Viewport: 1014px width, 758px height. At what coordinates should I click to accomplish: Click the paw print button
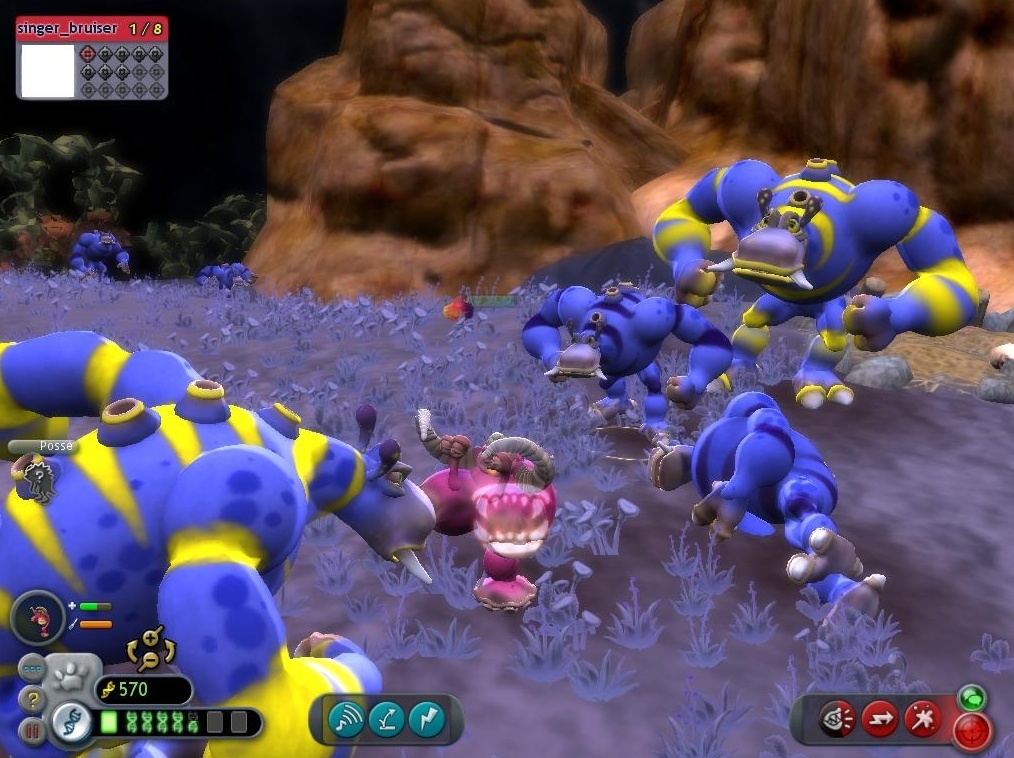(71, 675)
